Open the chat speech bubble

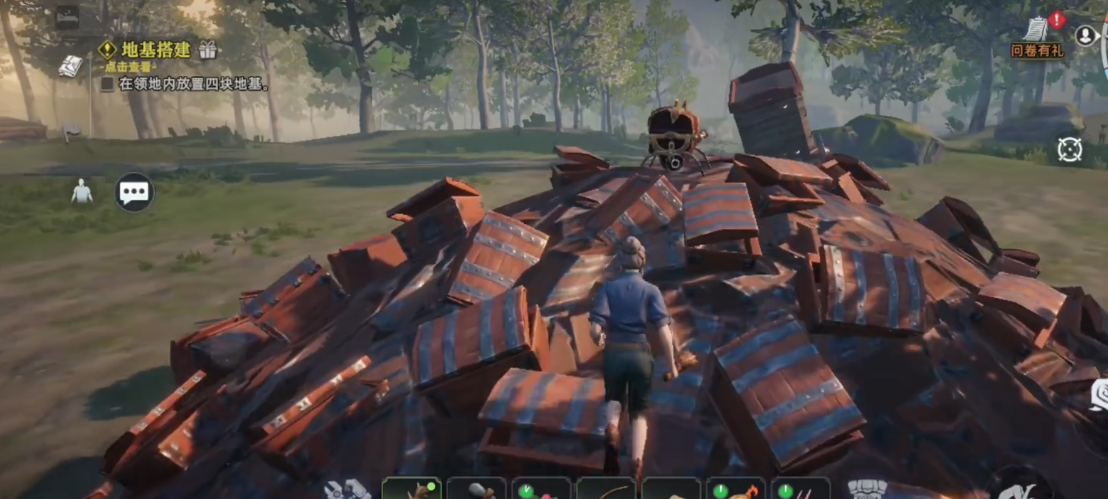click(134, 191)
